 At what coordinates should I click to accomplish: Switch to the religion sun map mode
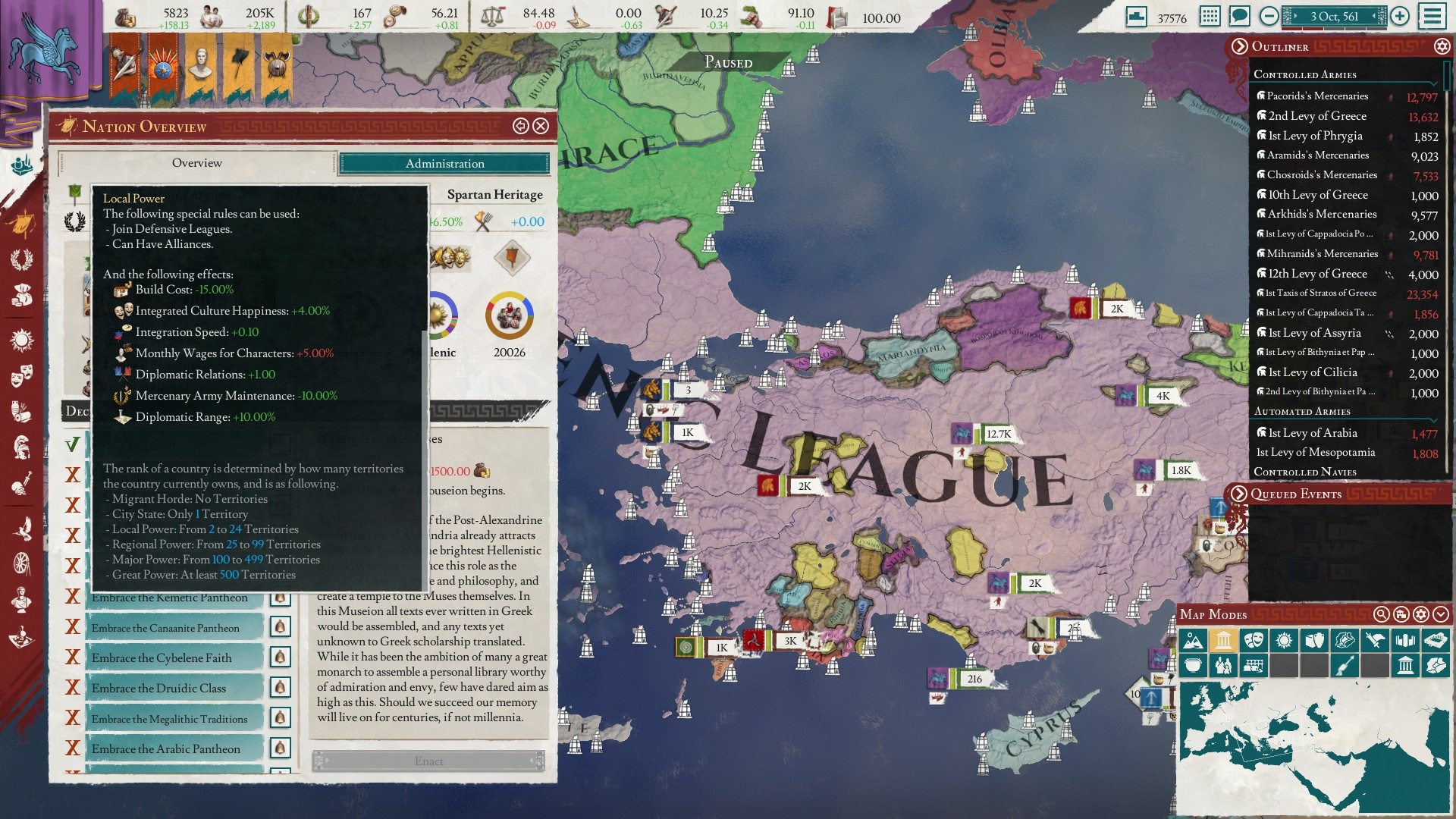coord(1282,639)
